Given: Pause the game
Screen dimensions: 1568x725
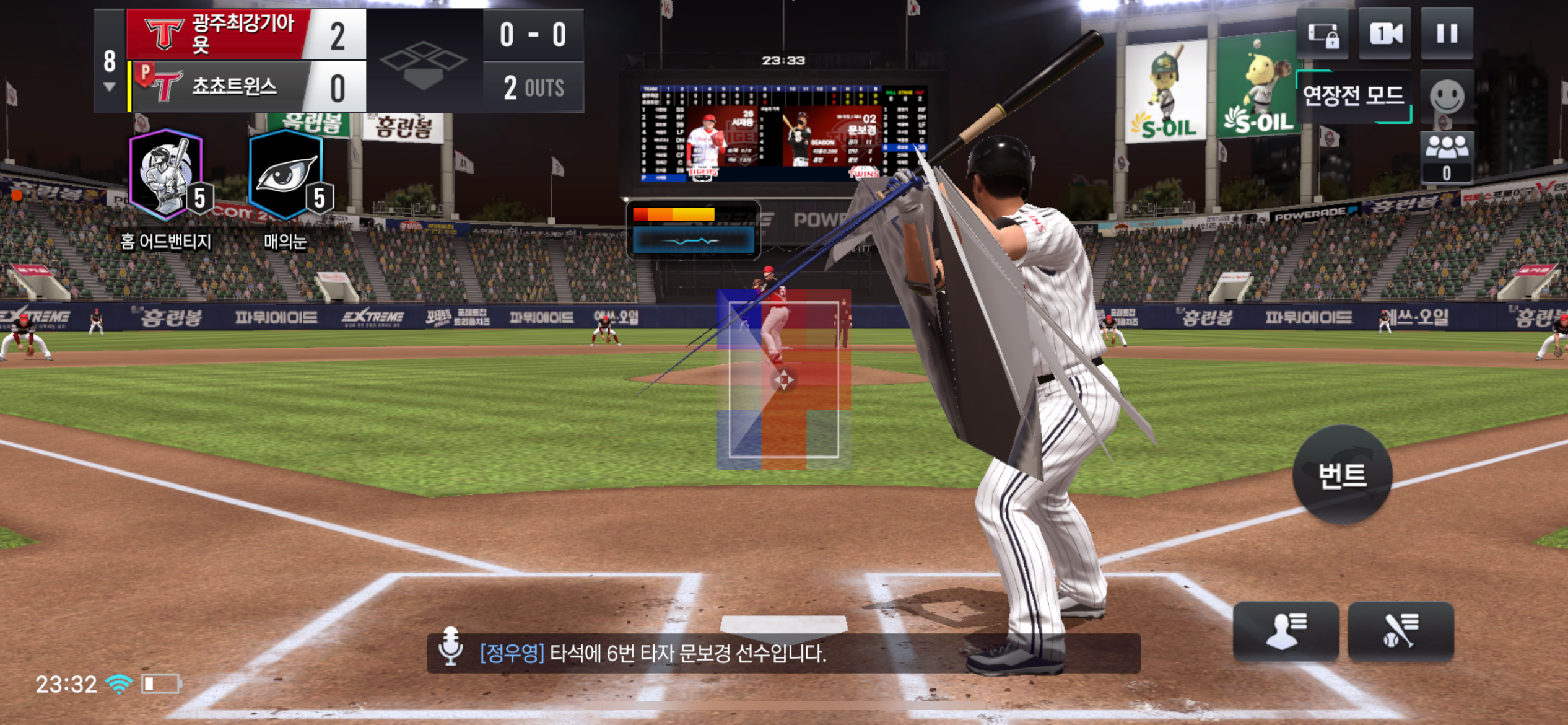Looking at the screenshot, I should (1447, 33).
